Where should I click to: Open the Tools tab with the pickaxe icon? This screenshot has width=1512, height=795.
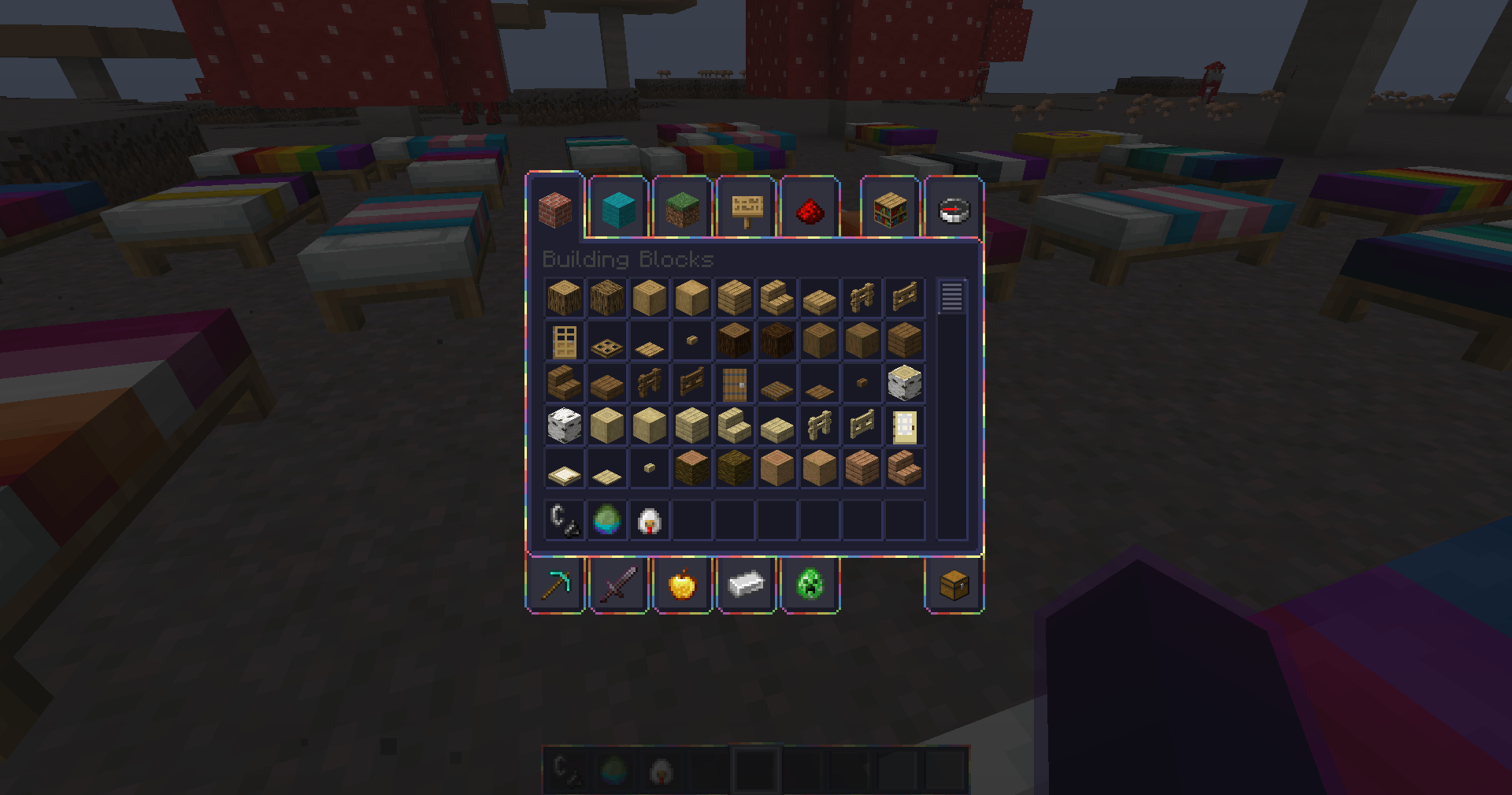tap(555, 585)
